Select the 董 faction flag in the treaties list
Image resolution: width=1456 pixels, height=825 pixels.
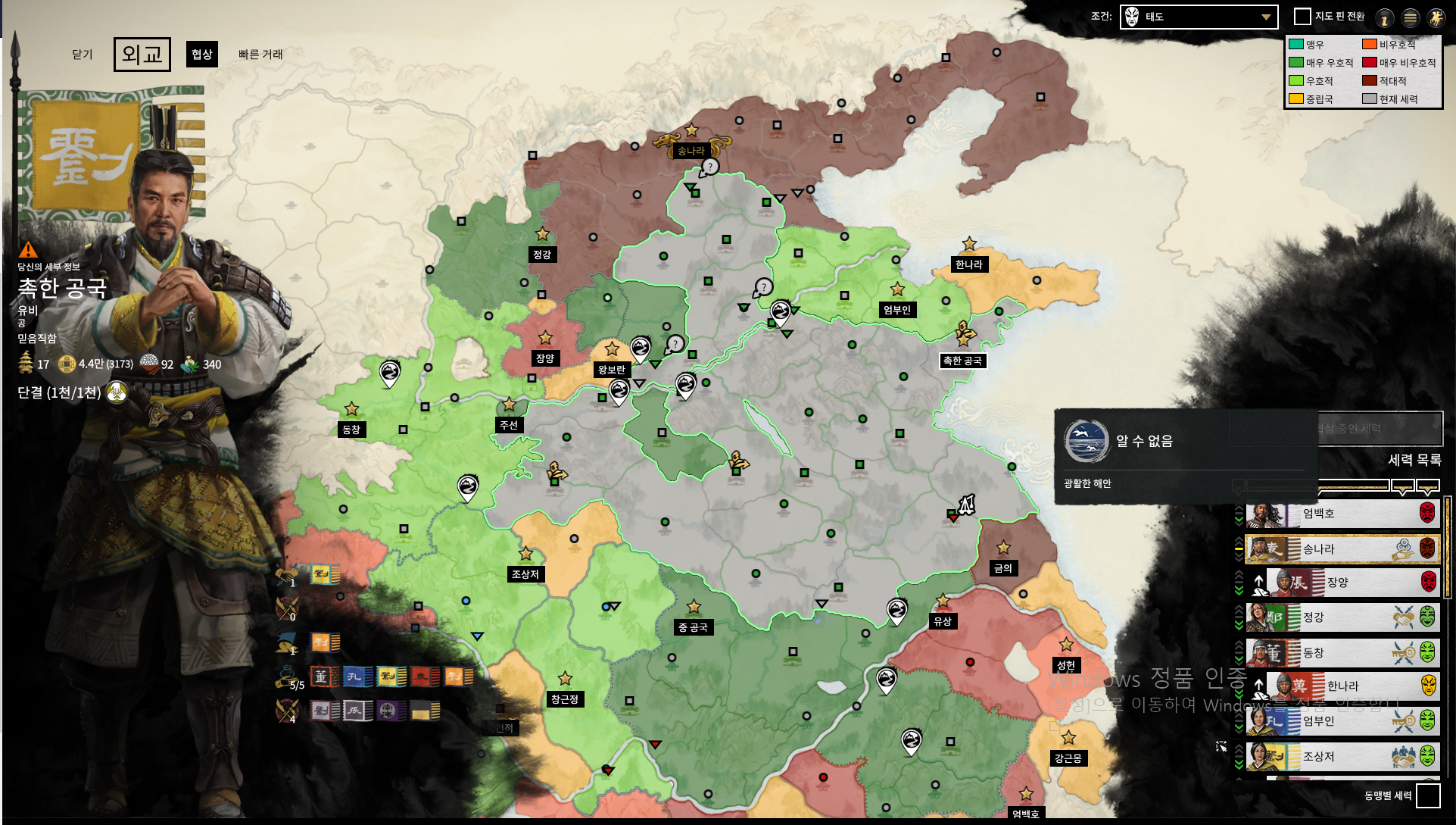[323, 677]
